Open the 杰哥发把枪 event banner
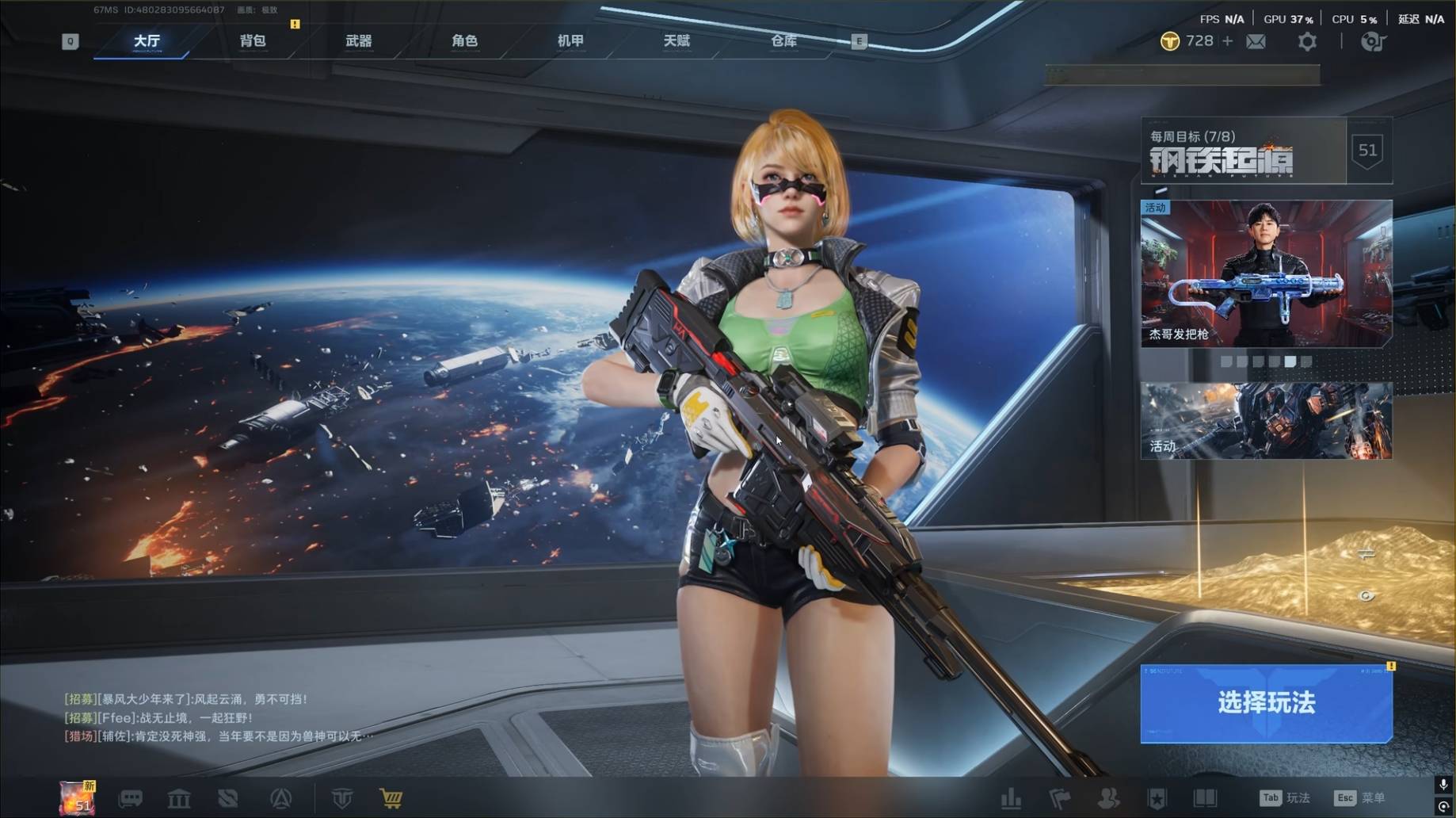Image resolution: width=1456 pixels, height=818 pixels. pyautogui.click(x=1266, y=273)
